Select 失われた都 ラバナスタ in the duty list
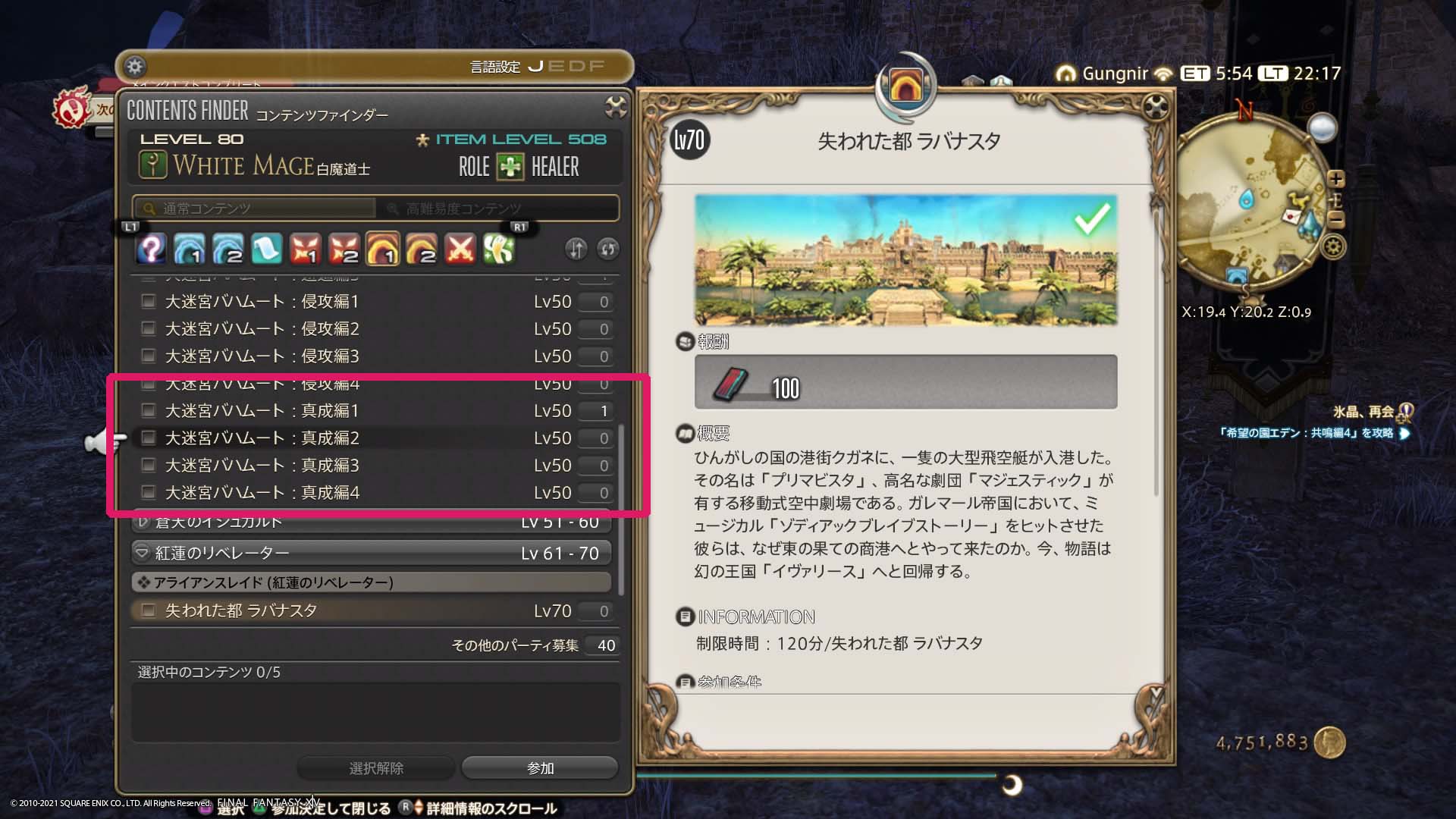1456x819 pixels. pyautogui.click(x=241, y=611)
